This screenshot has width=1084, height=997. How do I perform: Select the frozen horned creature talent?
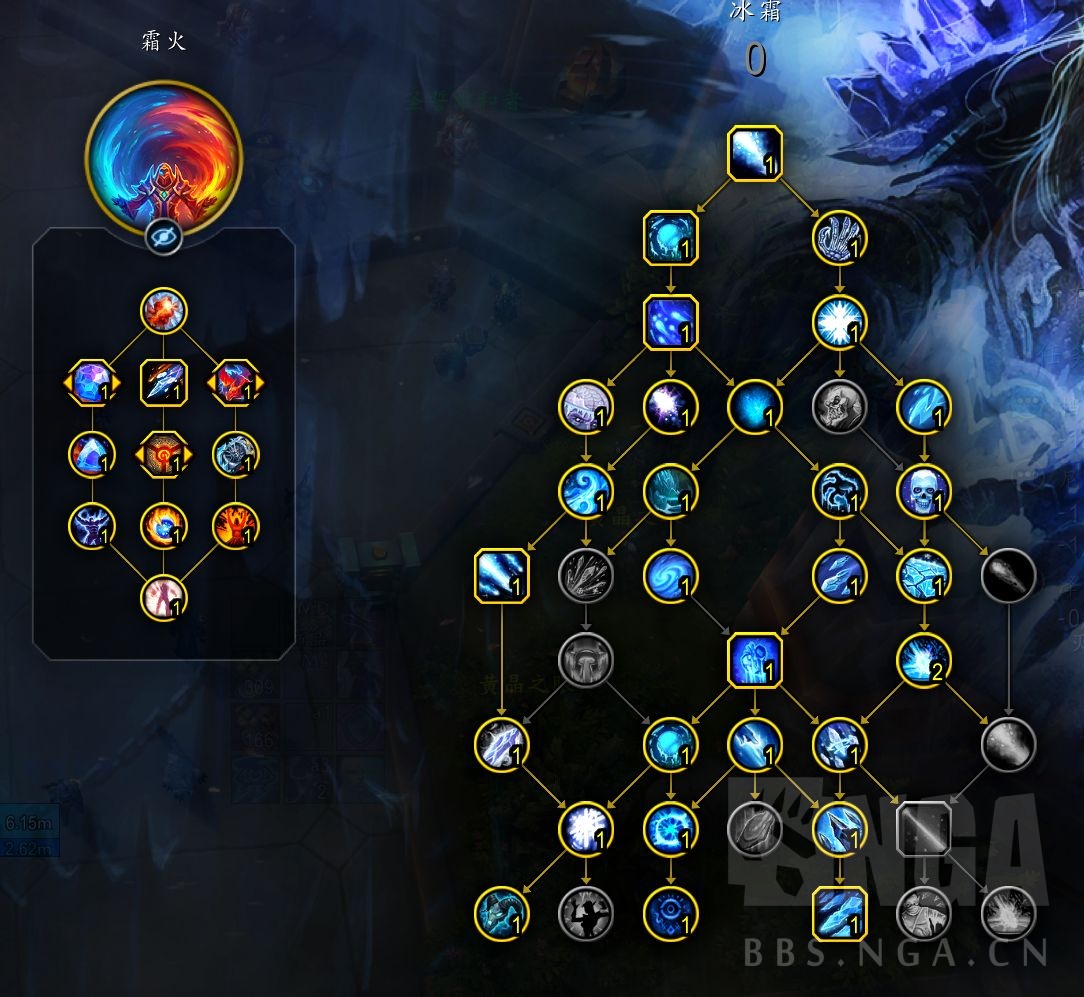[x=501, y=913]
